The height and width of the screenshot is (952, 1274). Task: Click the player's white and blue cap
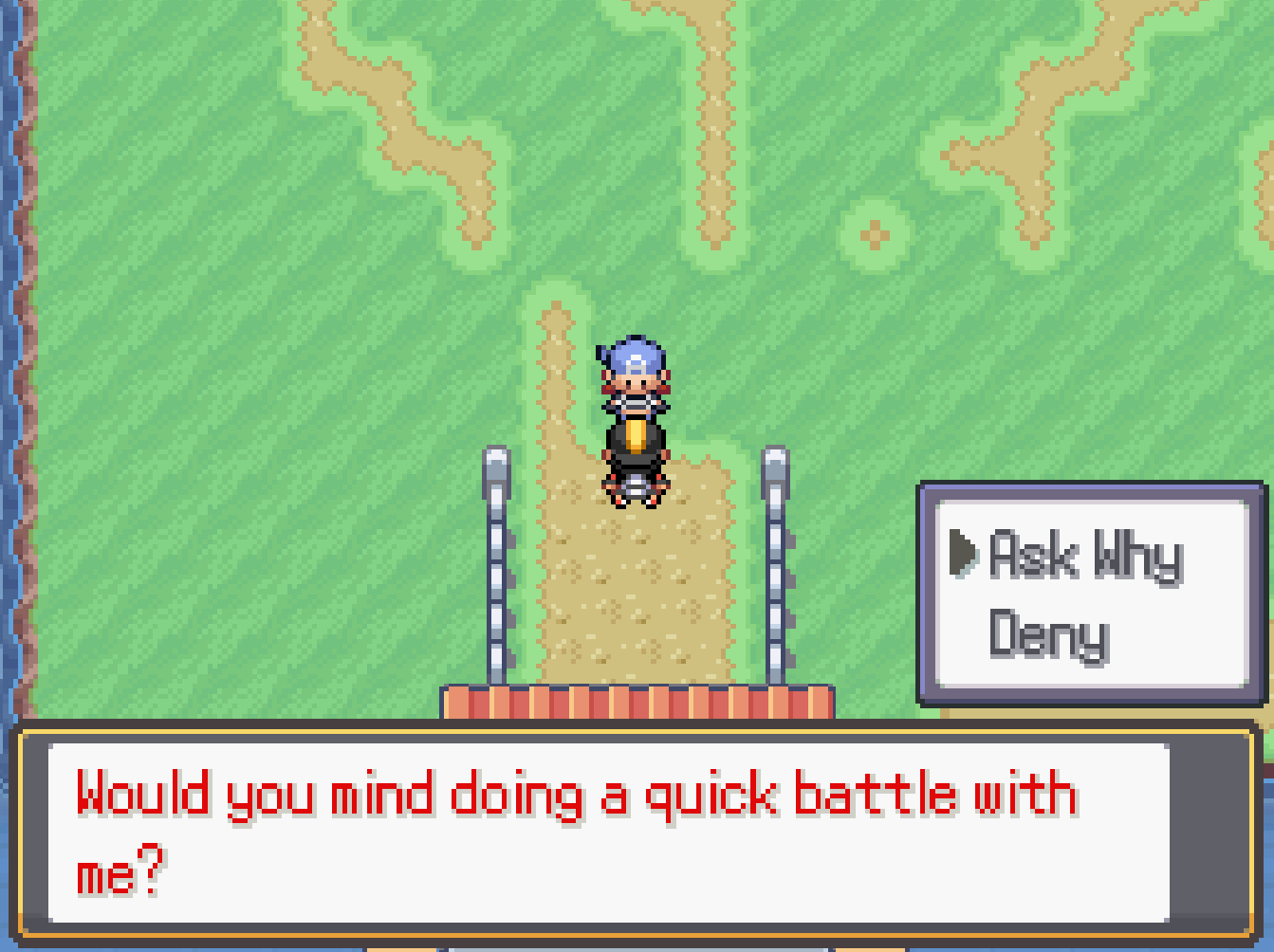[x=634, y=356]
